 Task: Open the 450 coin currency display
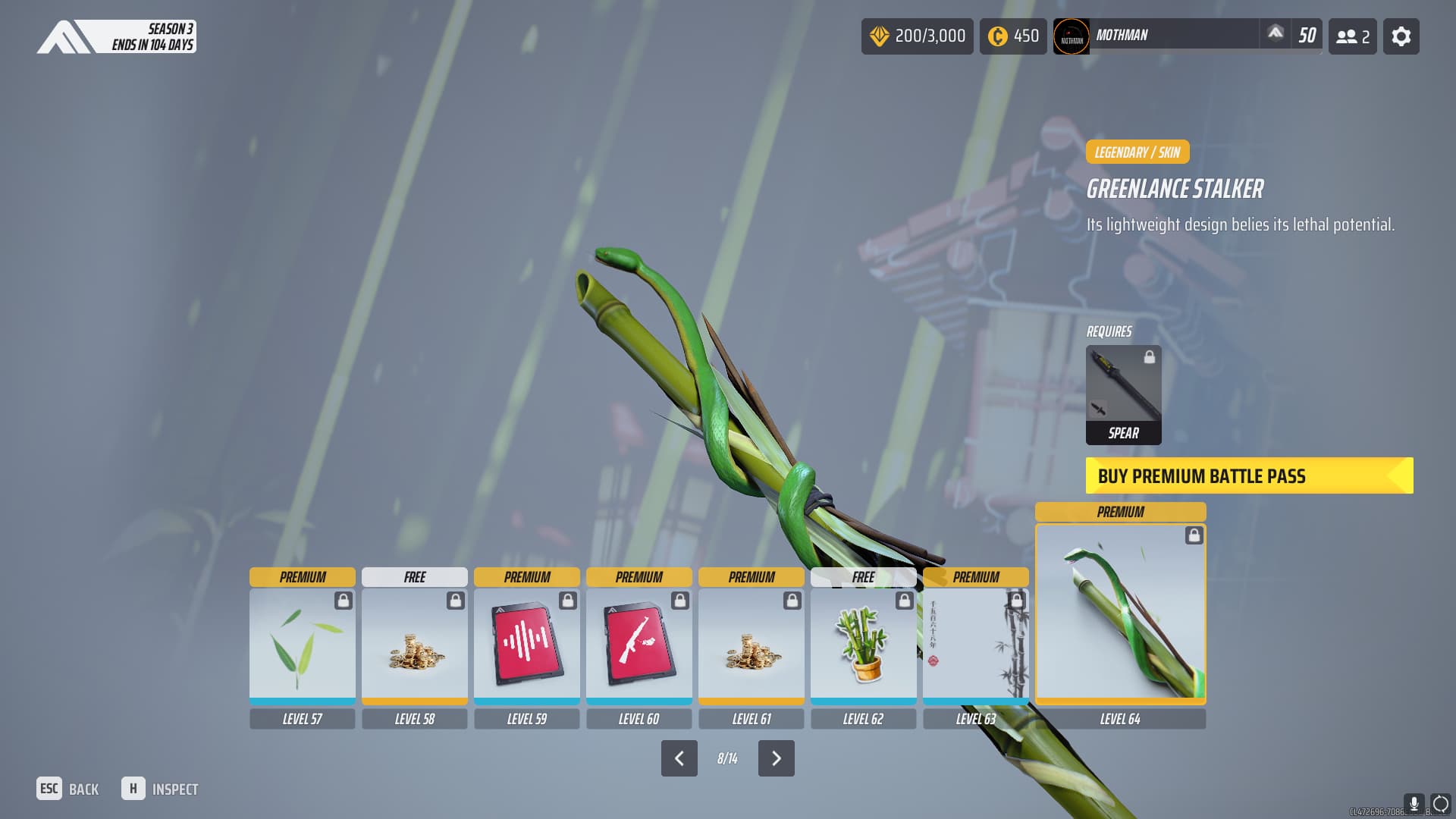pyautogui.click(x=1013, y=36)
